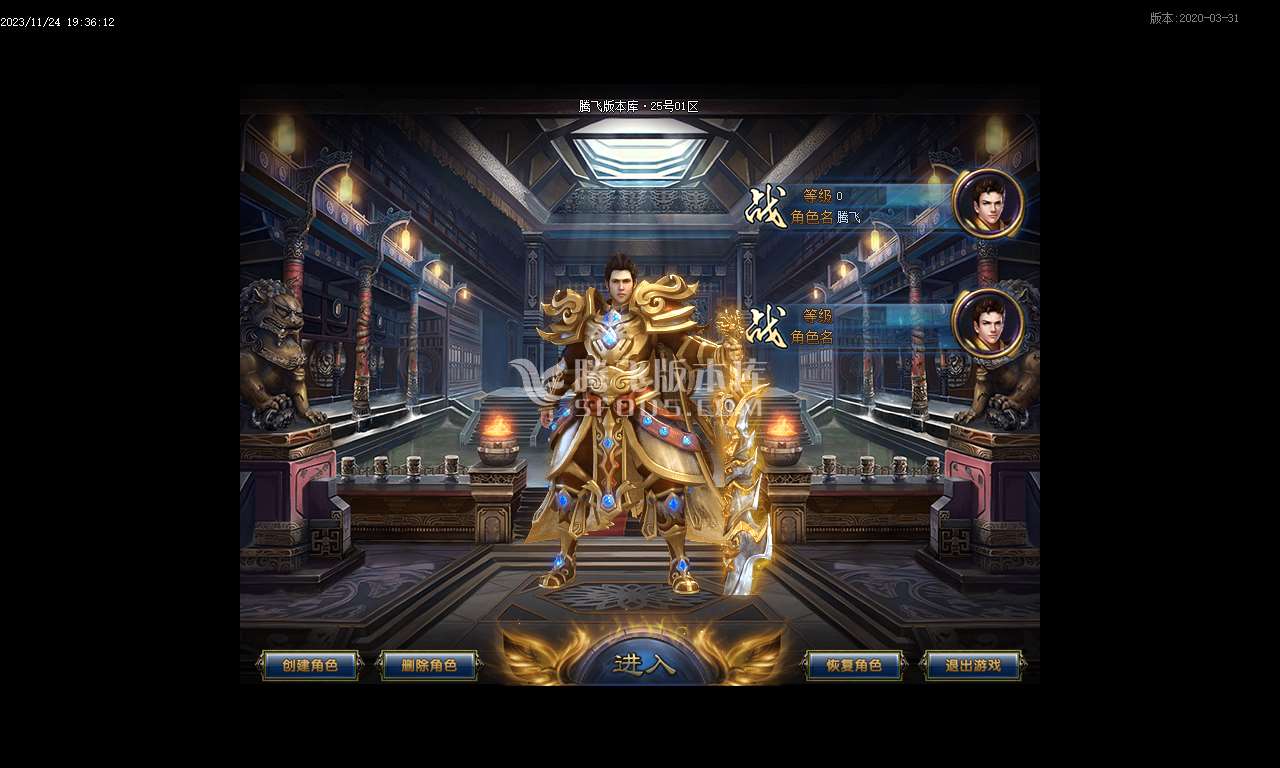Click the character name text 腾飞
The height and width of the screenshot is (768, 1280).
(x=846, y=214)
